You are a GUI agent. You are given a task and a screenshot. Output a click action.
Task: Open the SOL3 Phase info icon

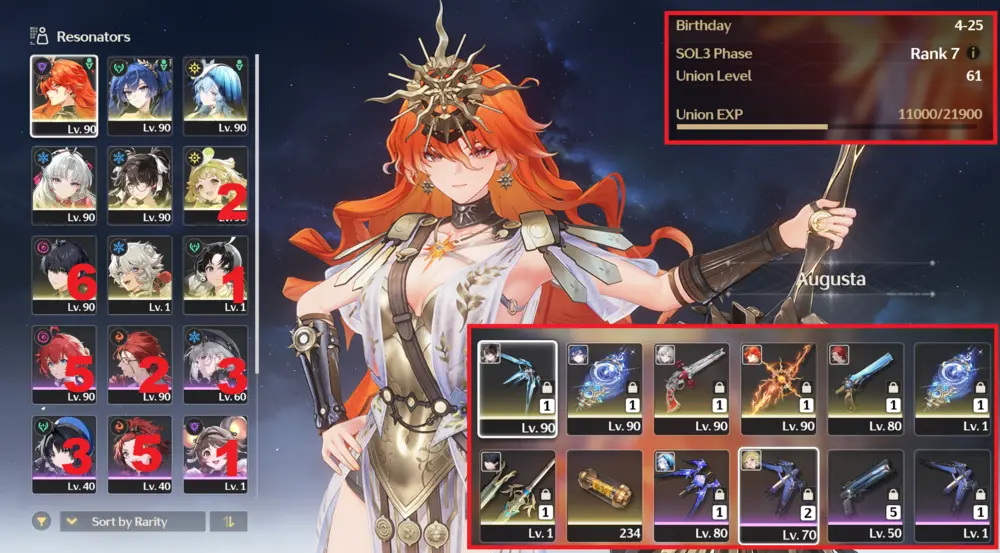pos(974,53)
